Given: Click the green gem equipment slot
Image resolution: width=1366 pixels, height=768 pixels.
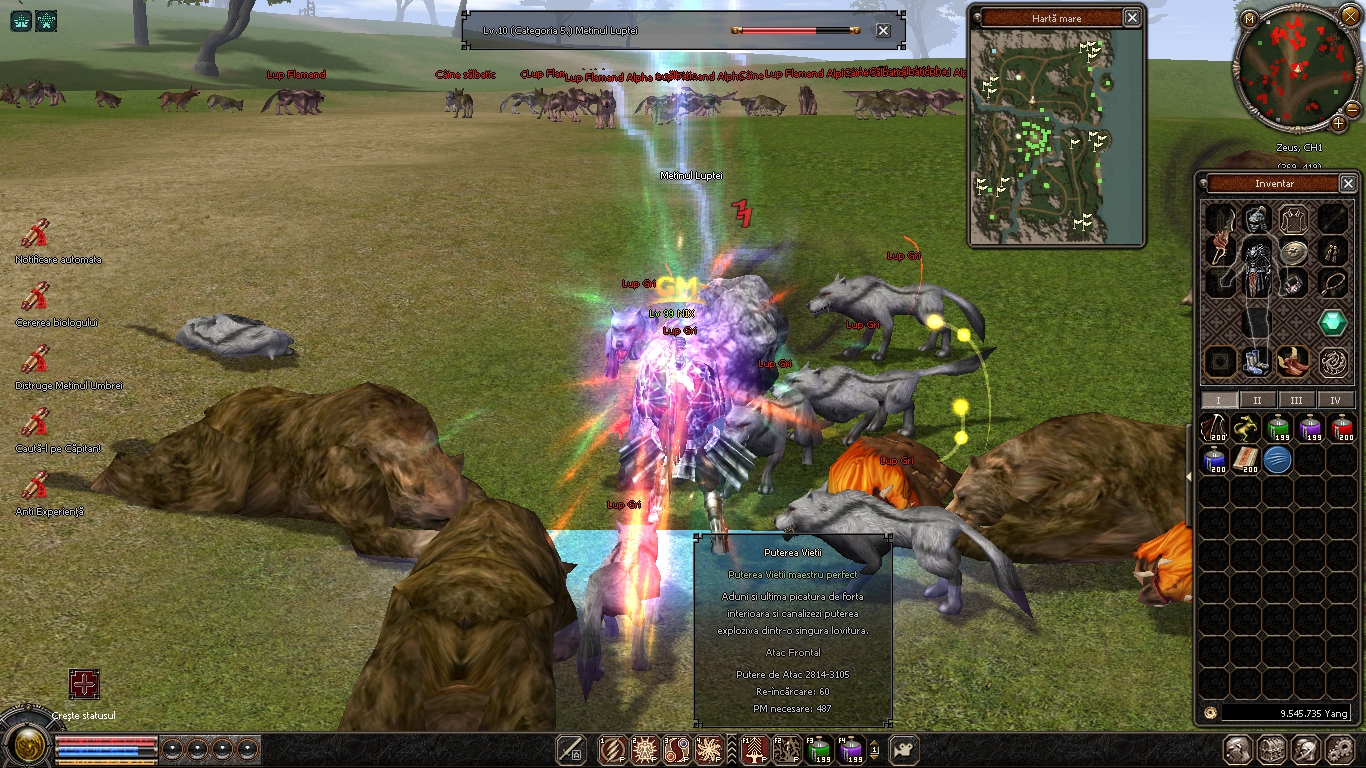Looking at the screenshot, I should click(1332, 323).
